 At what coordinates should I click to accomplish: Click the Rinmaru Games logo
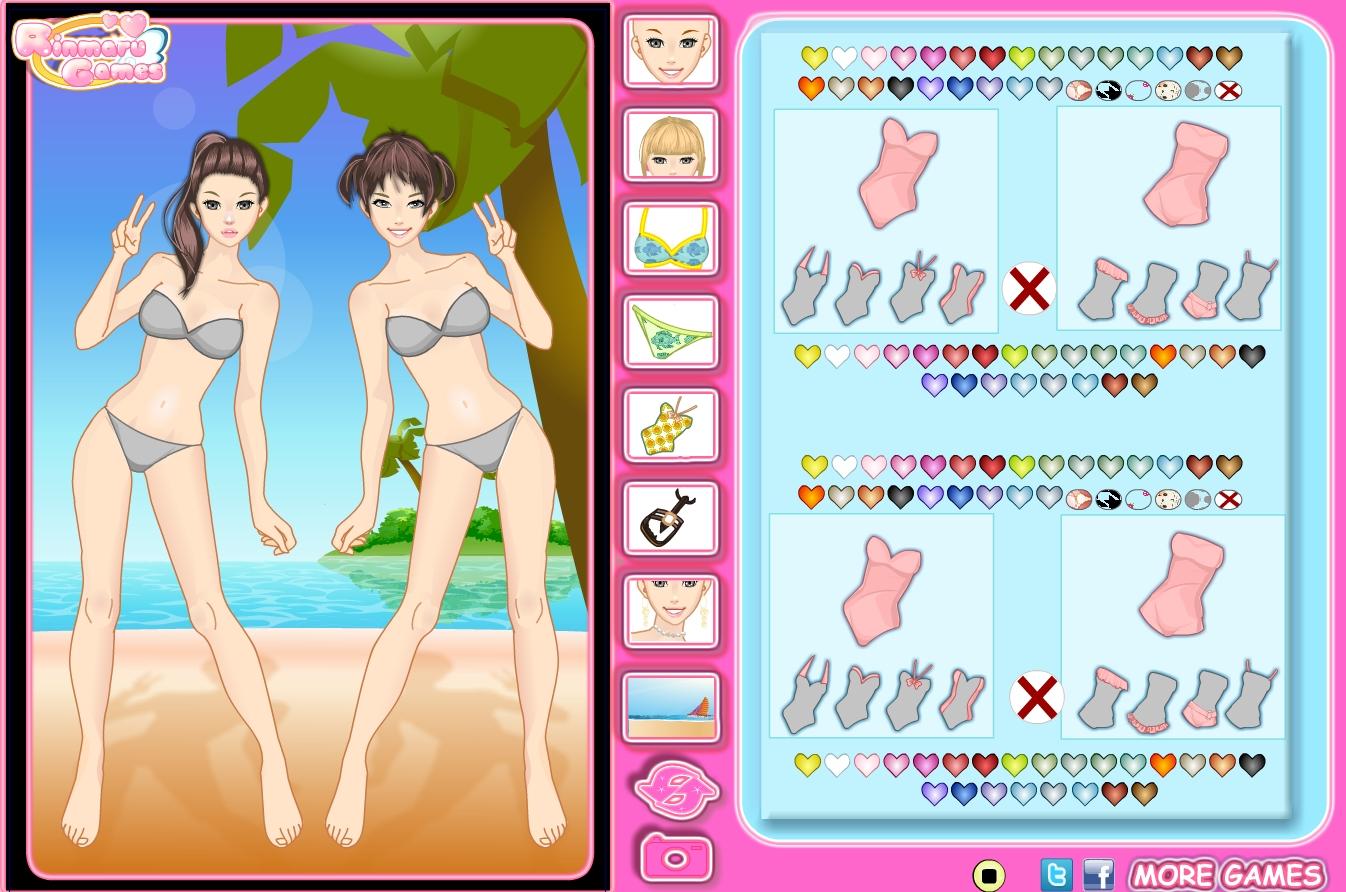92,48
